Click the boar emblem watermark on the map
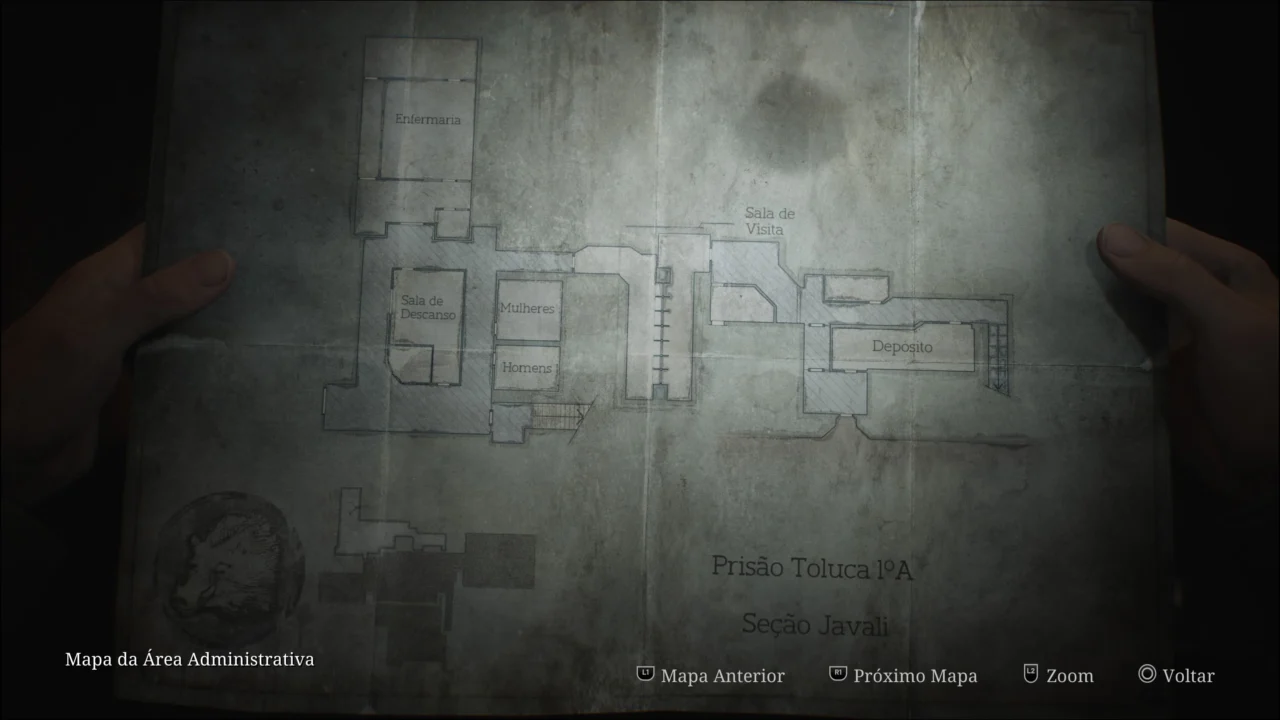Viewport: 1280px width, 720px height. 230,565
